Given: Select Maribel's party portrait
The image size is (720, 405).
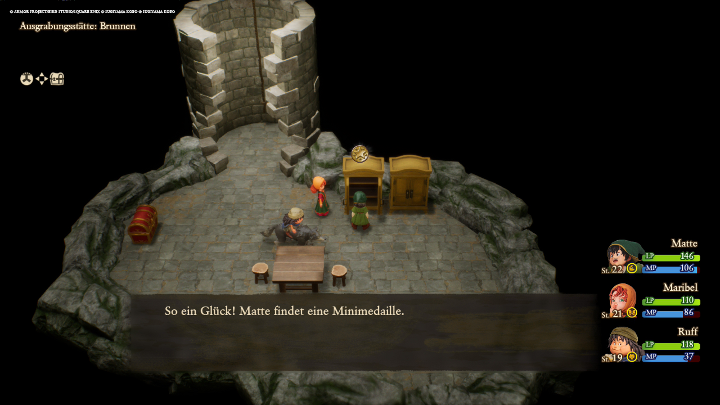Looking at the screenshot, I should coord(623,299).
